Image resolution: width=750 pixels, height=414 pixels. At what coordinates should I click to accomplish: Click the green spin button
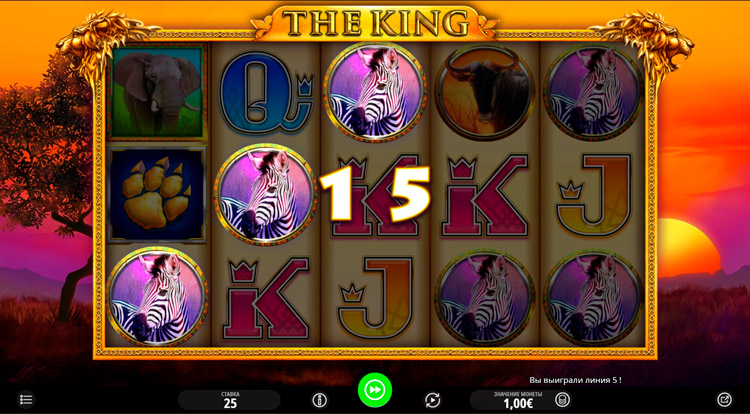point(375,390)
